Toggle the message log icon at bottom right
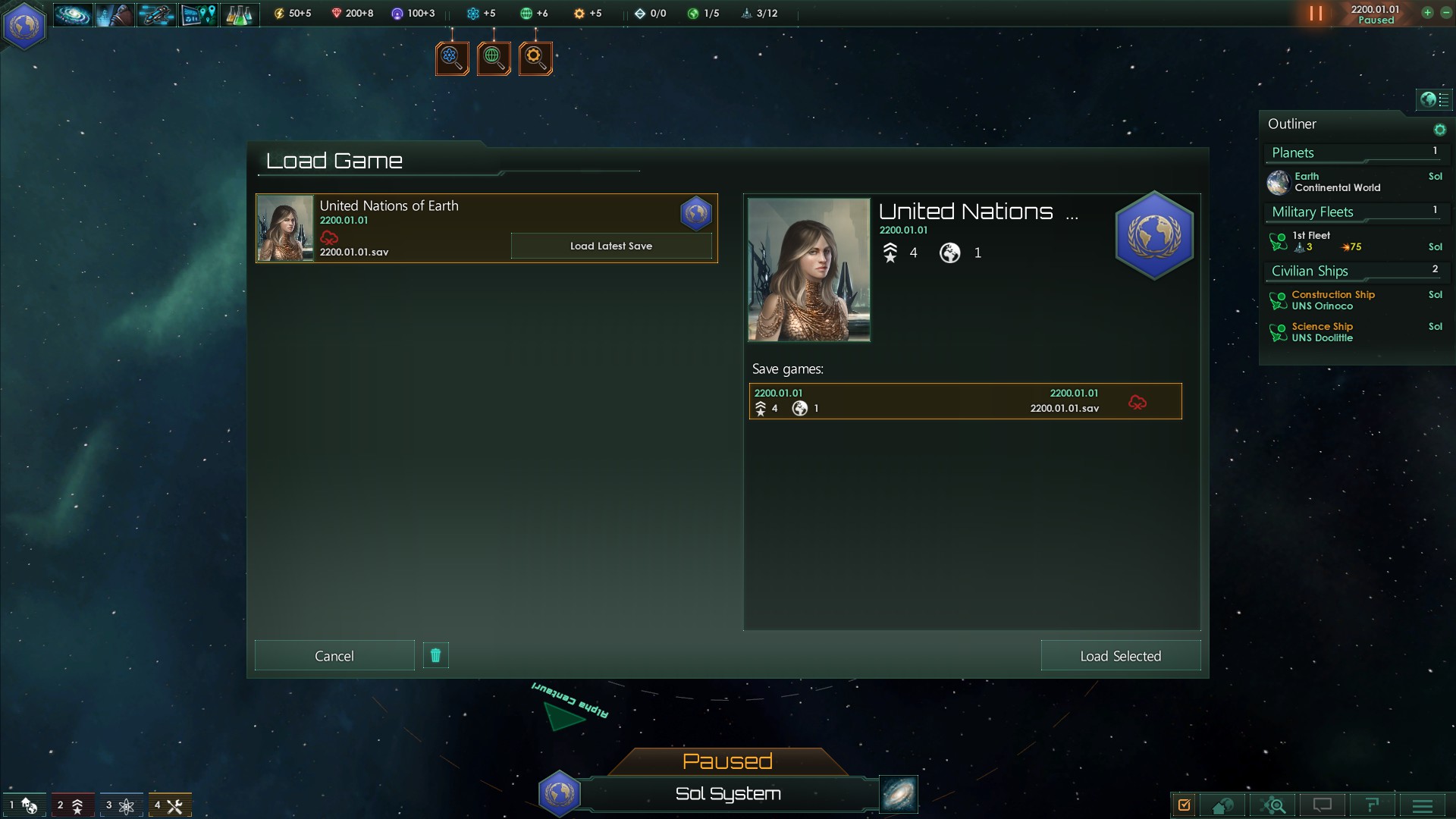 [x=1324, y=805]
